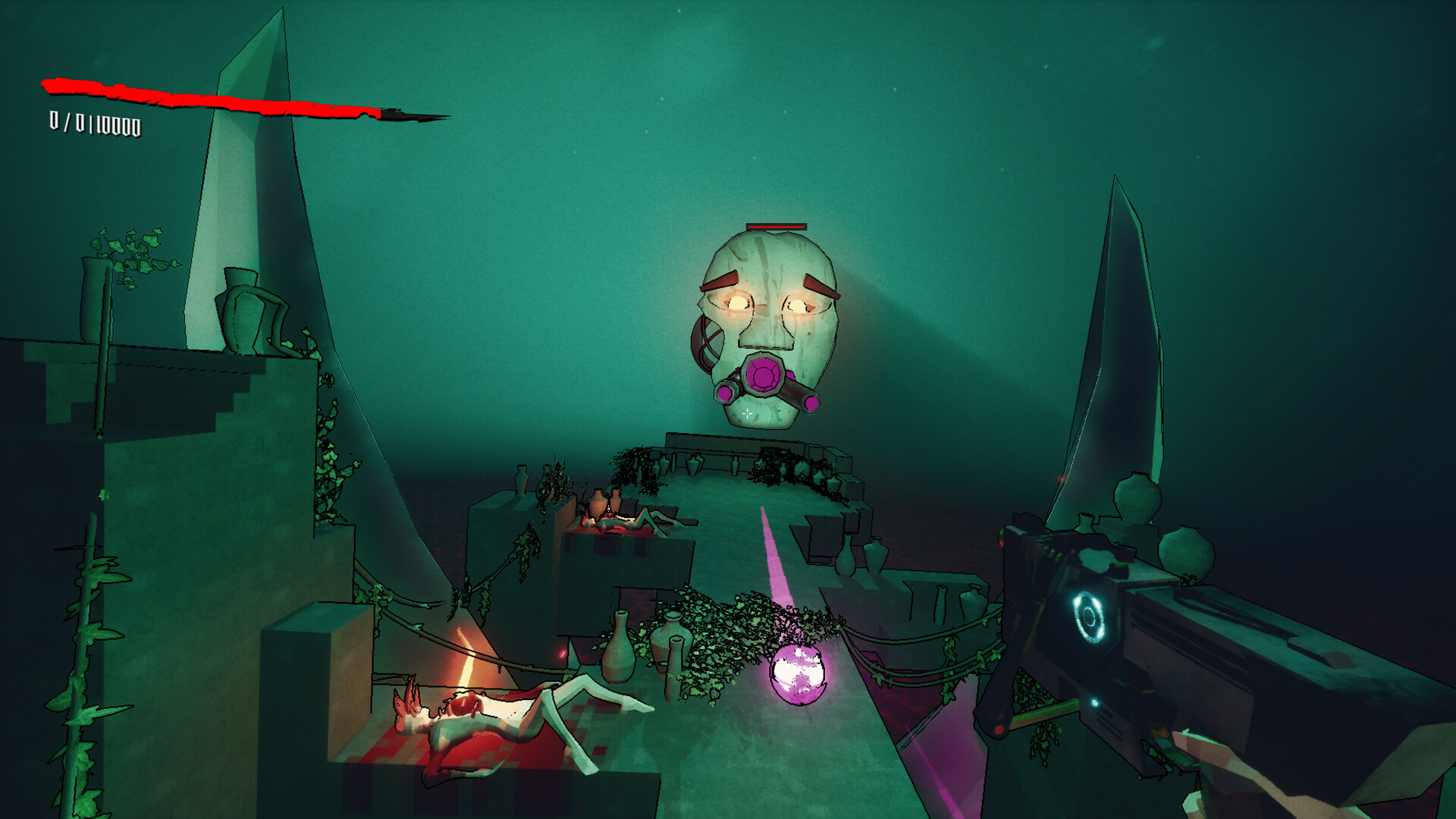Click the circular blue reticle on the weapon
Viewport: 1456px width, 819px height.
pyautogui.click(x=1090, y=614)
